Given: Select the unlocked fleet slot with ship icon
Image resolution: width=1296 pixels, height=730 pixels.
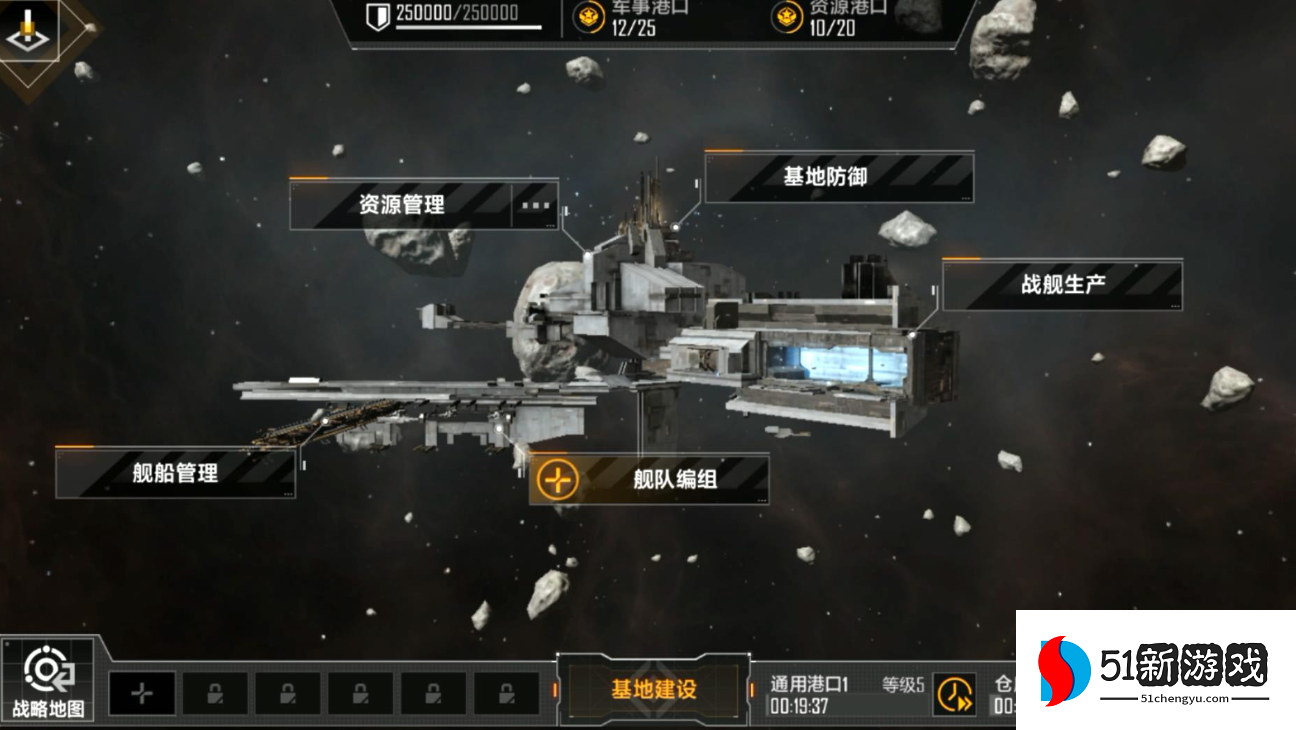Looking at the screenshot, I should point(142,693).
